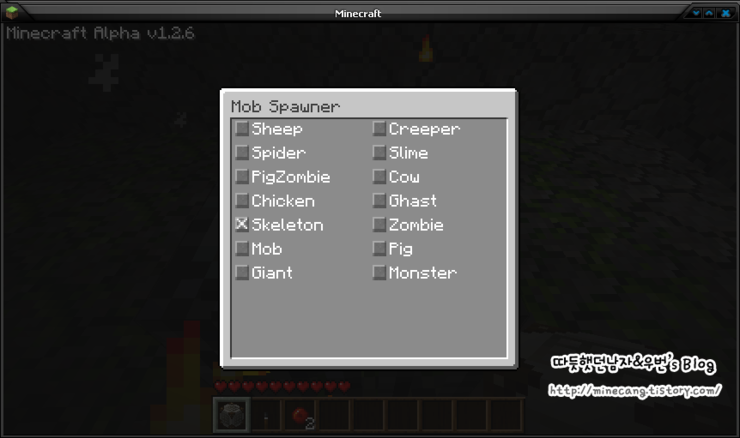Uncheck the Skeleton checkbox
740x438 pixels.
click(x=242, y=225)
